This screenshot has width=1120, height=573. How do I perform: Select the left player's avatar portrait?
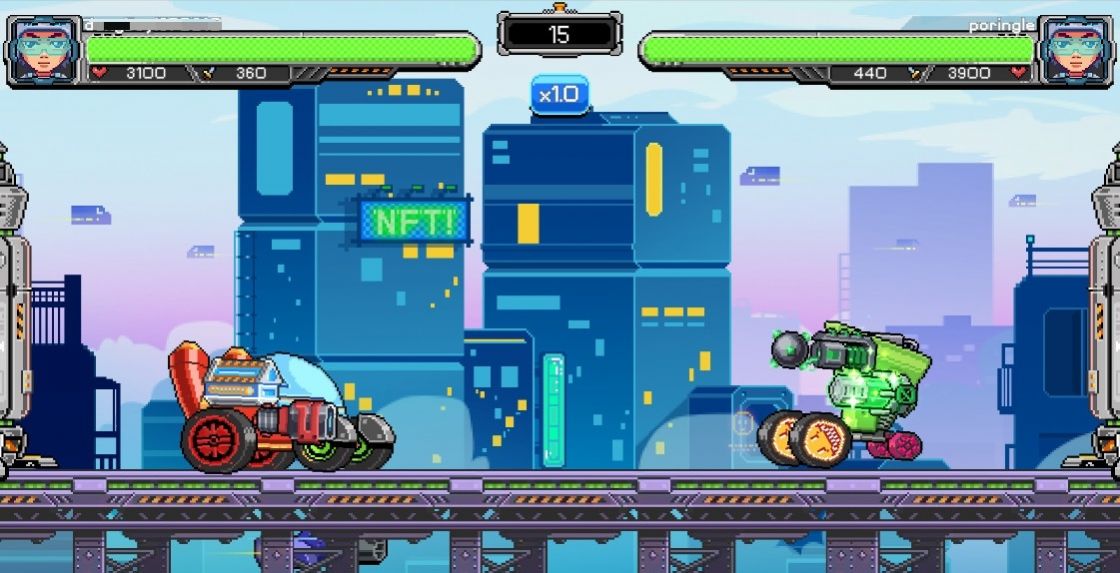43,50
